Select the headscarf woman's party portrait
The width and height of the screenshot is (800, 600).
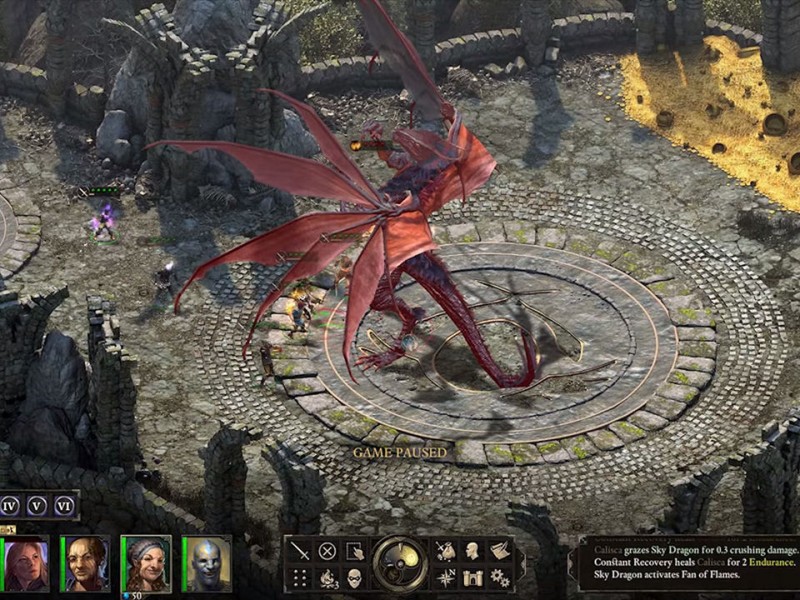click(x=146, y=564)
